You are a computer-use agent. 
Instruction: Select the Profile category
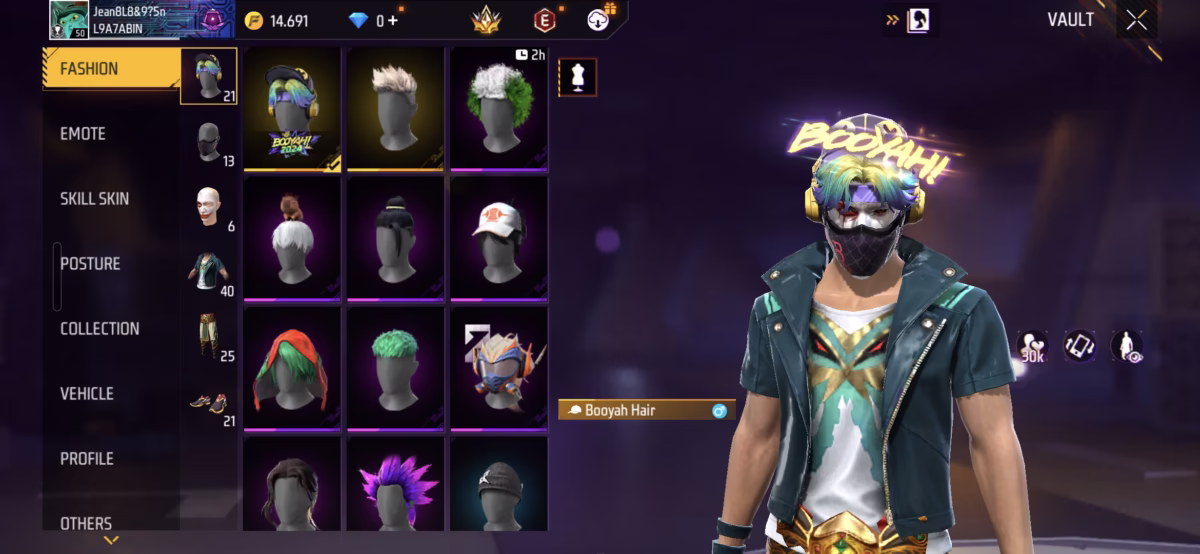[87, 459]
